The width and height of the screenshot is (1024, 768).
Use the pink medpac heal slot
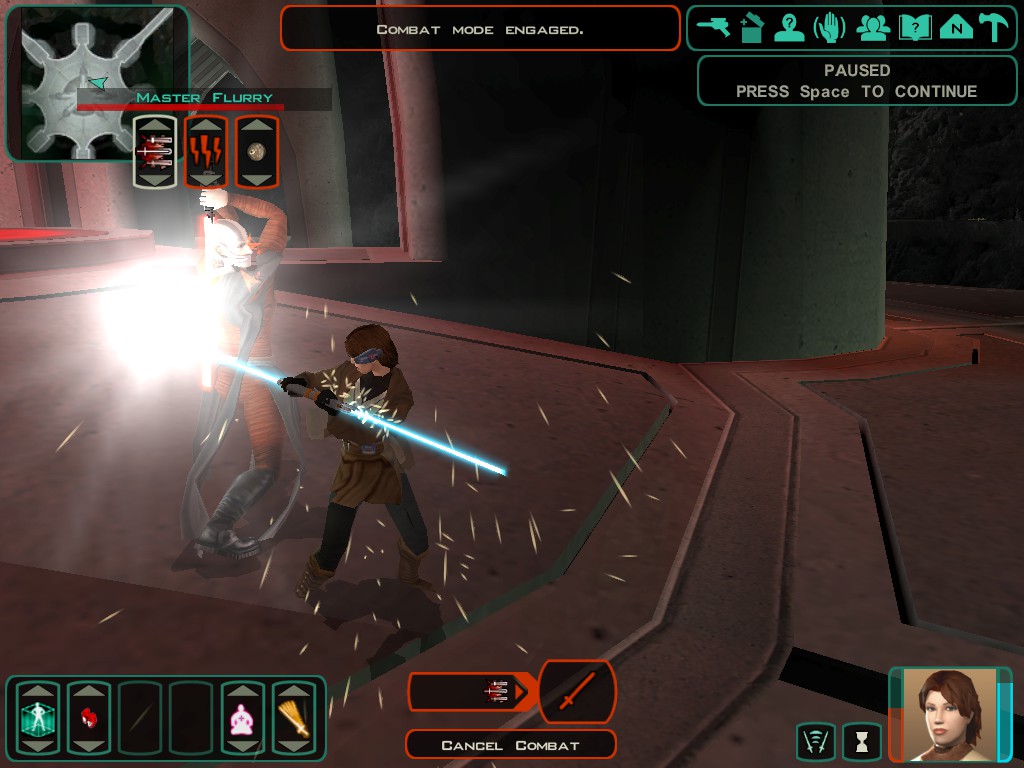click(x=242, y=717)
